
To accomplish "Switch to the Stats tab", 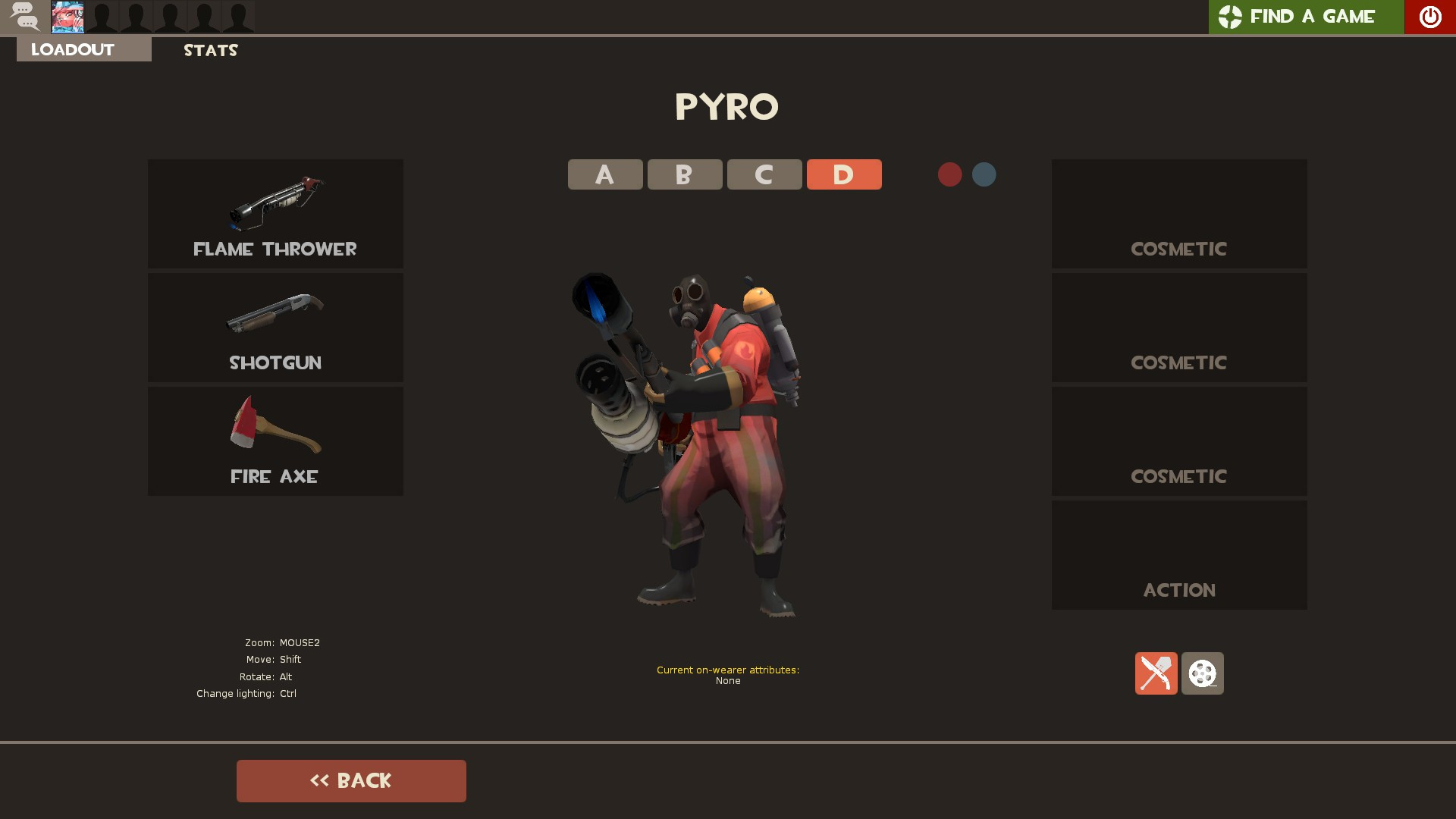I will 210,50.
